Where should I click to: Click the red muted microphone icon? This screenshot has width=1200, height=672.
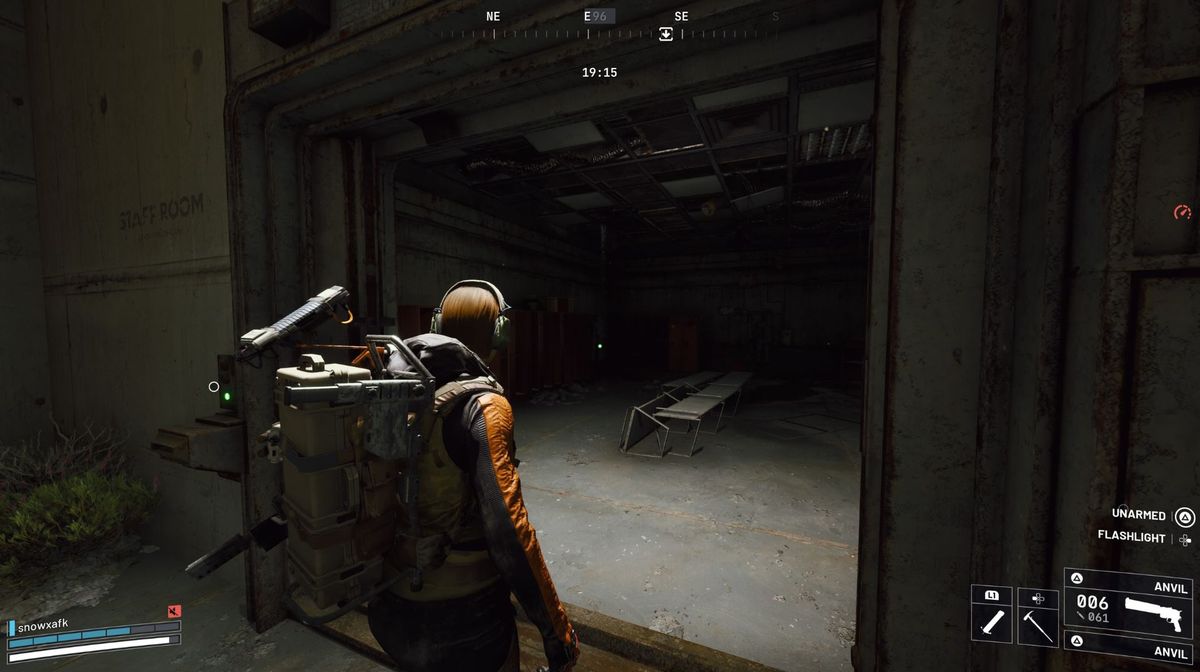175,611
